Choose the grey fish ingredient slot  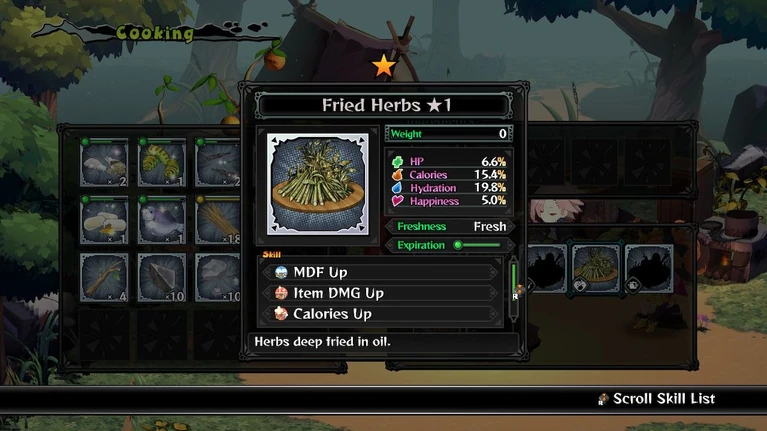pyautogui.click(x=161, y=219)
